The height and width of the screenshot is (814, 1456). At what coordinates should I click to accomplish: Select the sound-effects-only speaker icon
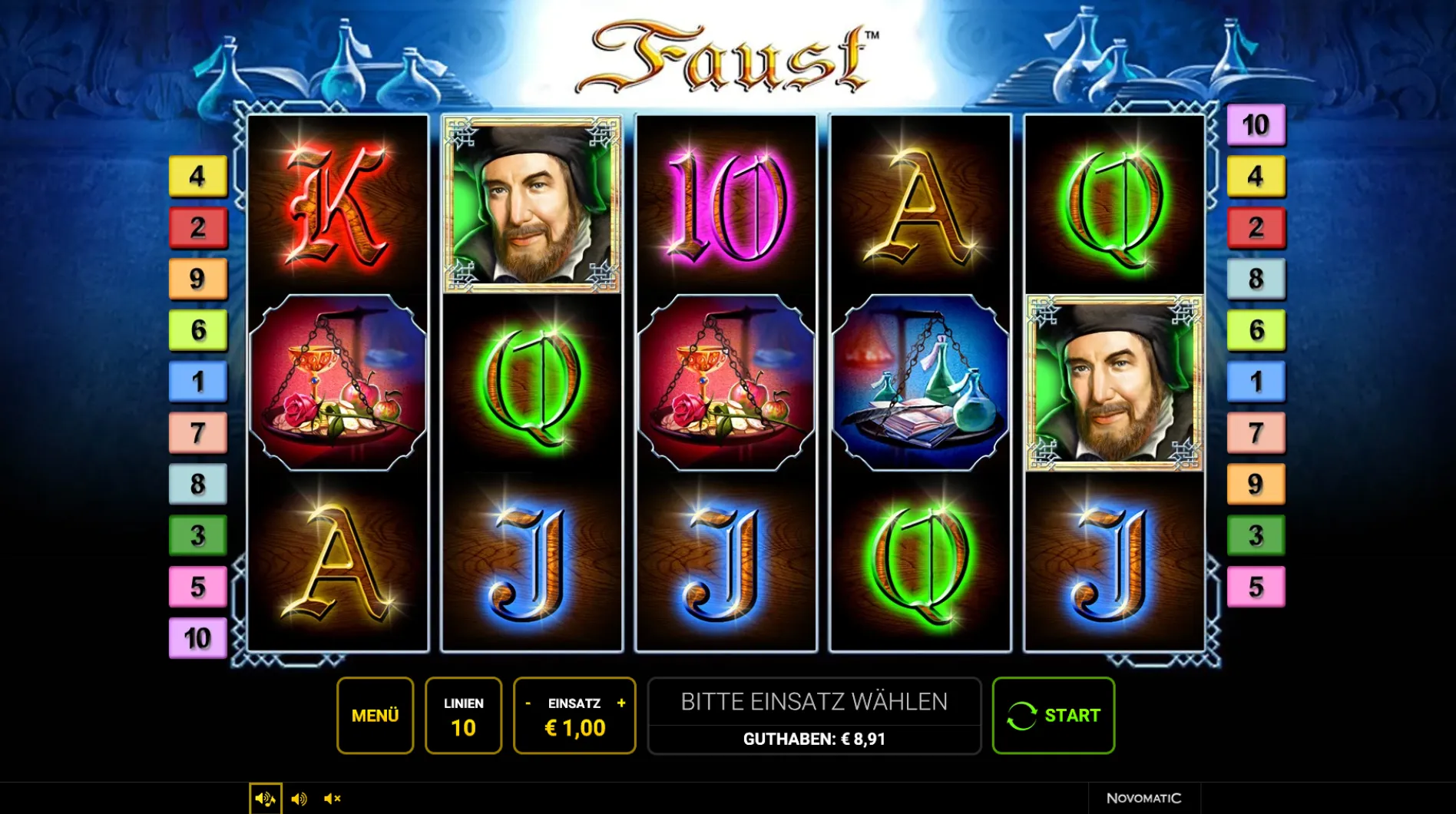pyautogui.click(x=299, y=798)
